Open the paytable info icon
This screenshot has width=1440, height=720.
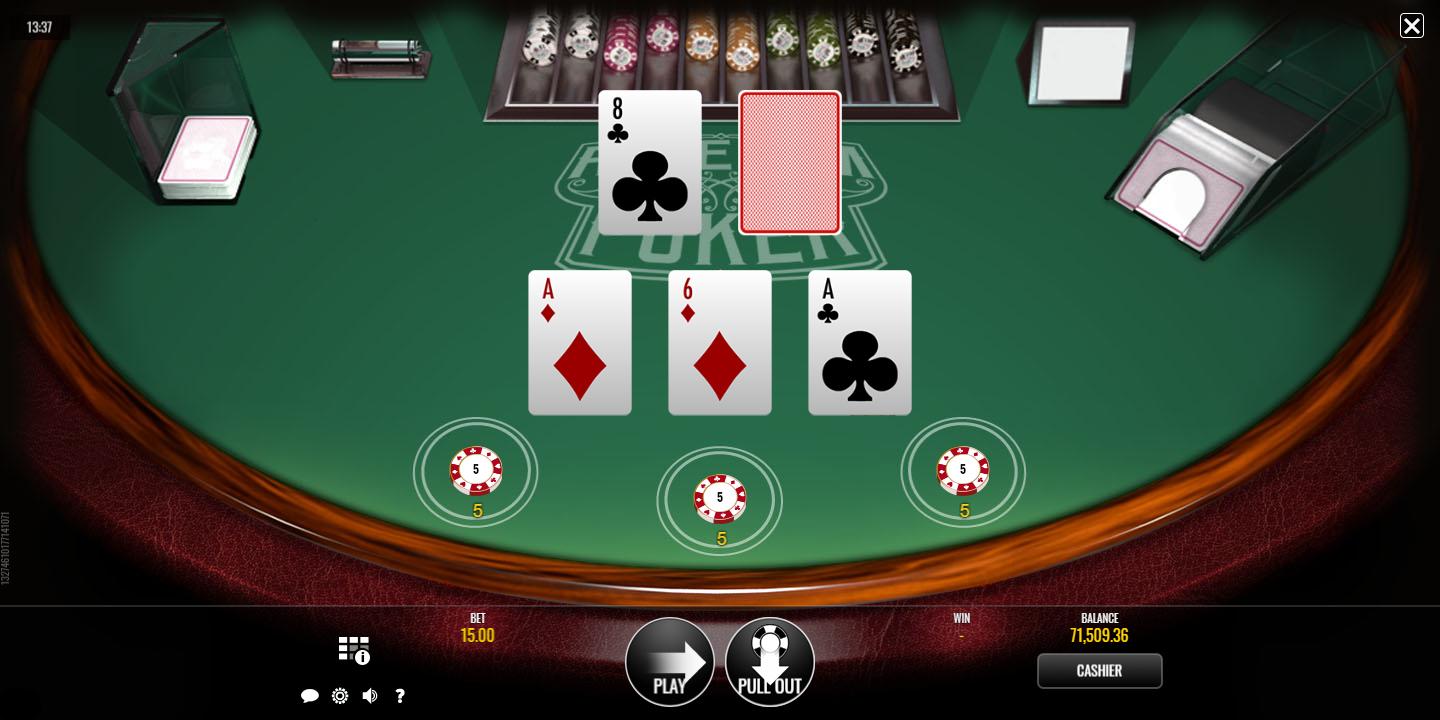354,650
